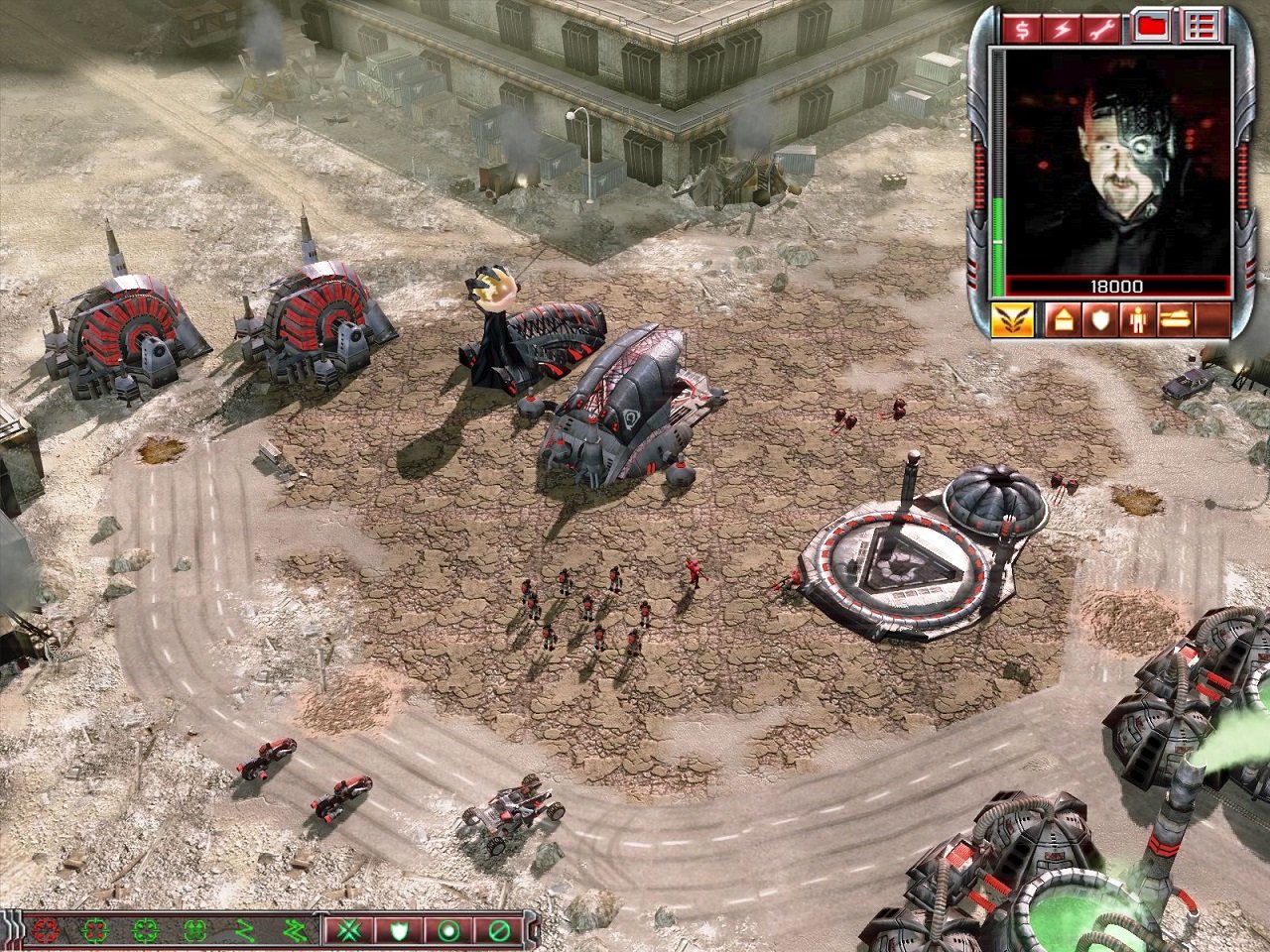The width and height of the screenshot is (1270, 952).
Task: Click the 18000 credits display
Action: [1116, 286]
